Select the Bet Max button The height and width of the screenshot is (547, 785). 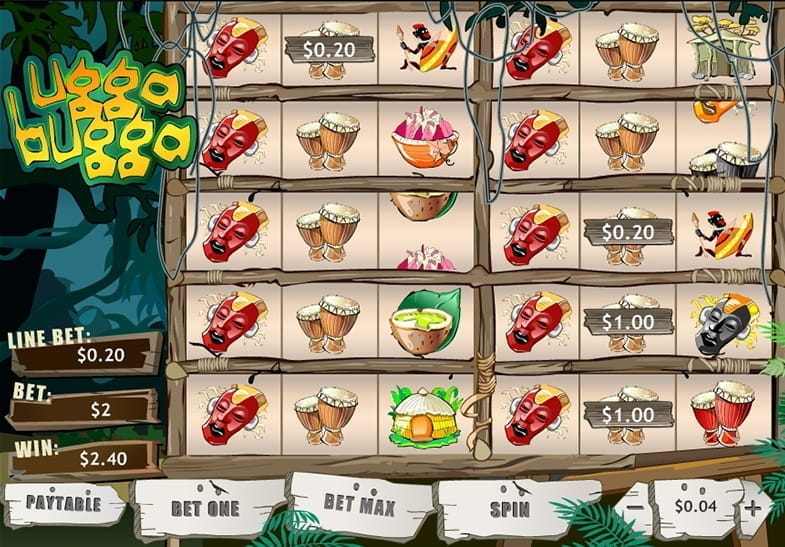(357, 503)
